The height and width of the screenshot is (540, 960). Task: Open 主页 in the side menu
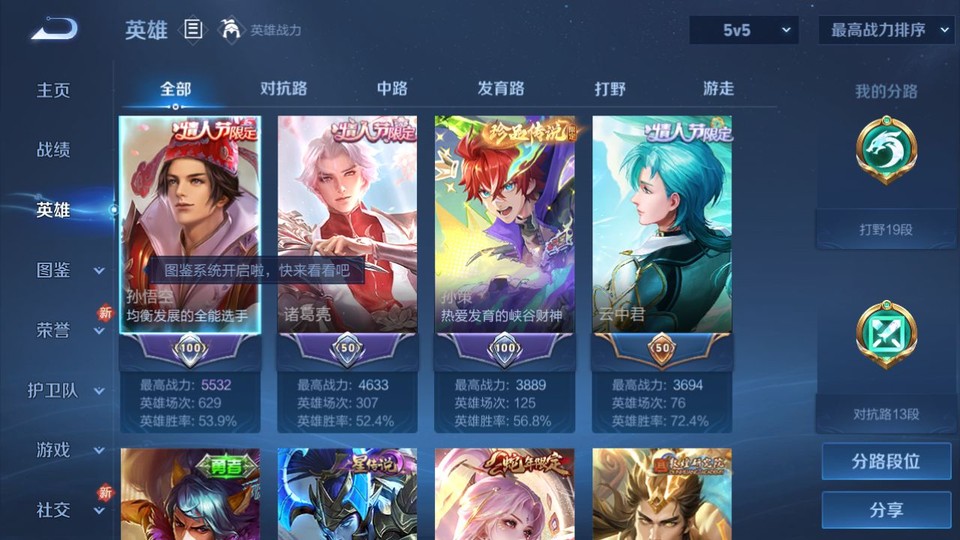point(54,90)
